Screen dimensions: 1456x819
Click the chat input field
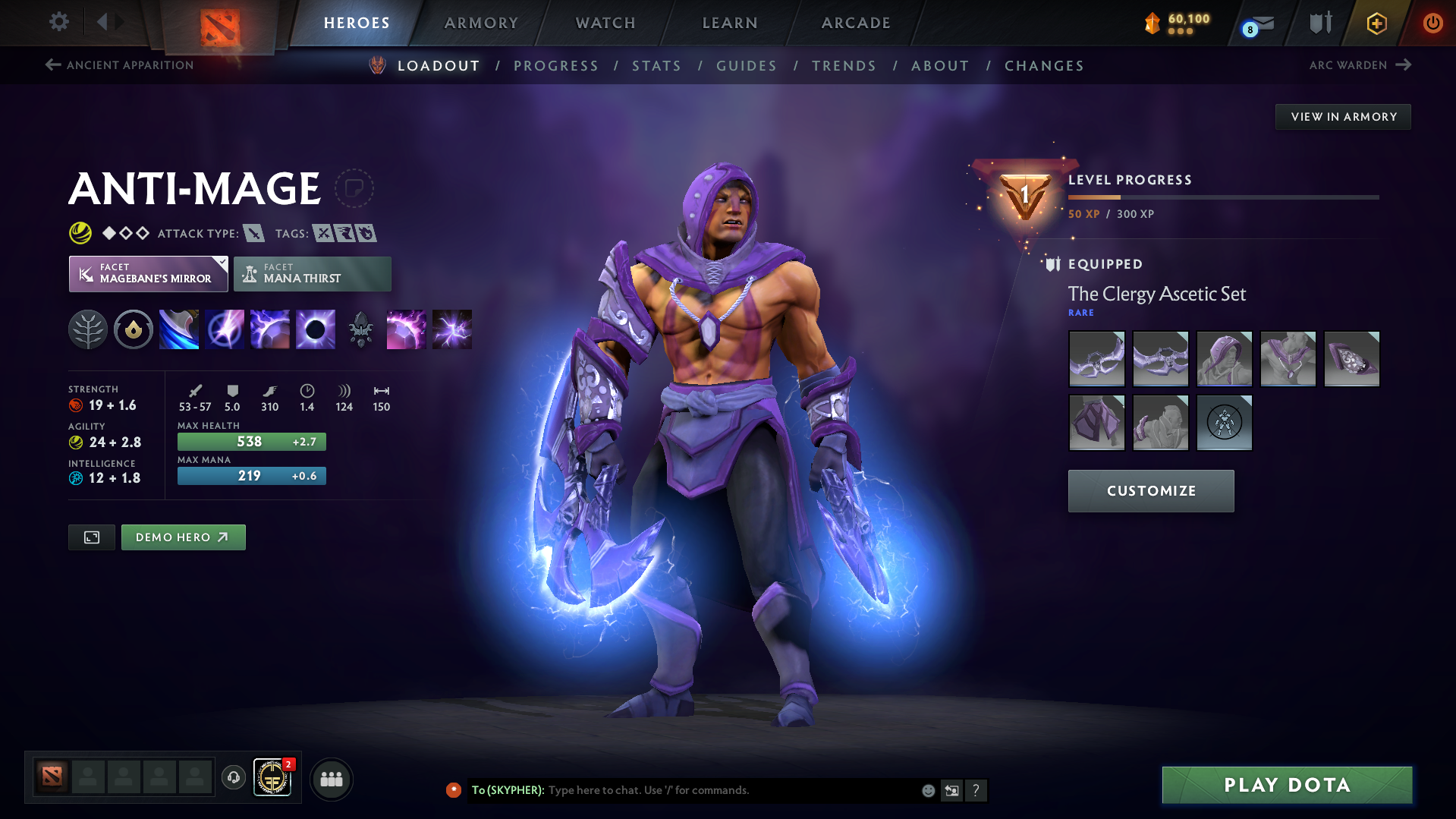click(721, 790)
